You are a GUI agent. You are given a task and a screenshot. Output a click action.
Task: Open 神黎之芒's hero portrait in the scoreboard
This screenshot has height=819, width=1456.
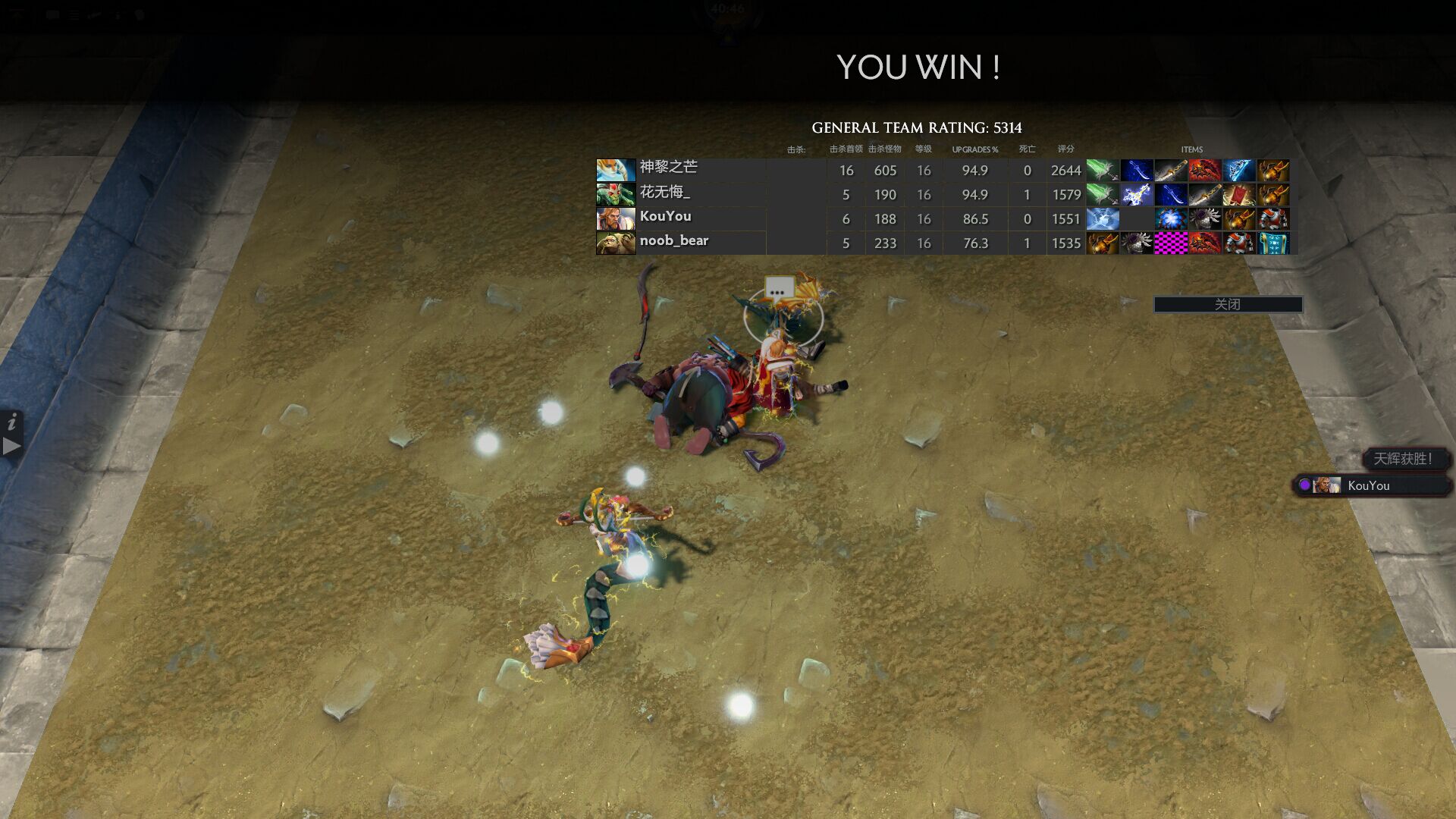[x=616, y=168]
